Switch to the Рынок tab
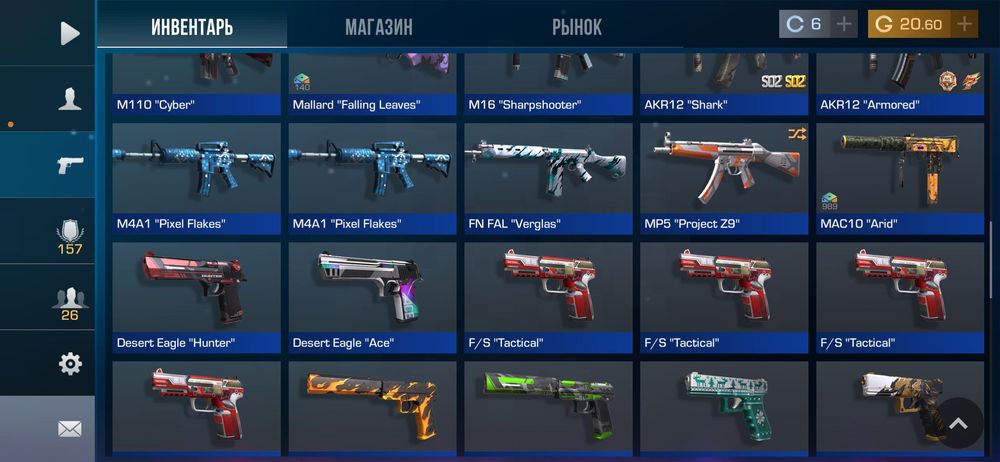Image resolution: width=1000 pixels, height=462 pixels. (577, 27)
